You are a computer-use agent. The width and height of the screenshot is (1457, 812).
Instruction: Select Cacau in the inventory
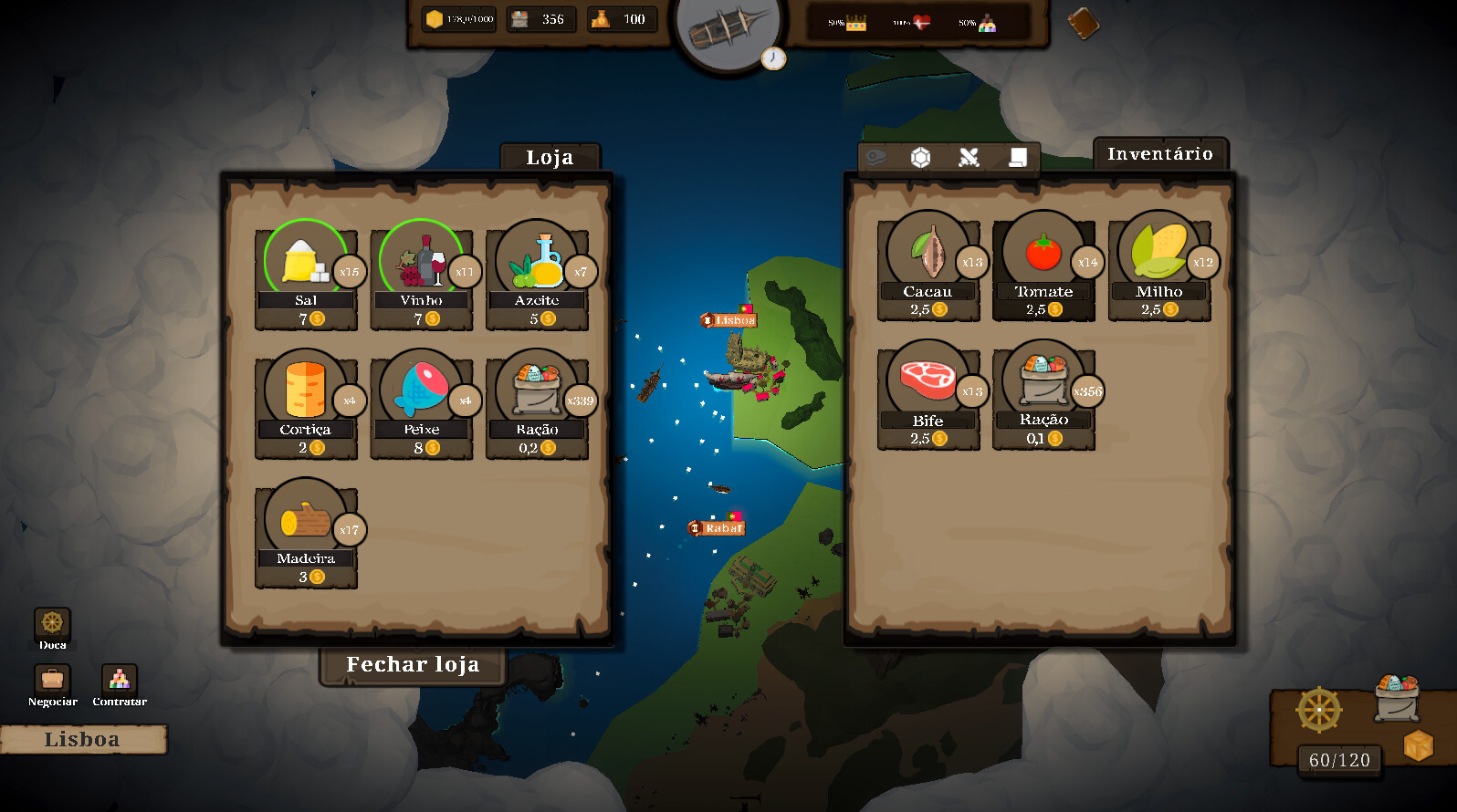pyautogui.click(x=928, y=255)
